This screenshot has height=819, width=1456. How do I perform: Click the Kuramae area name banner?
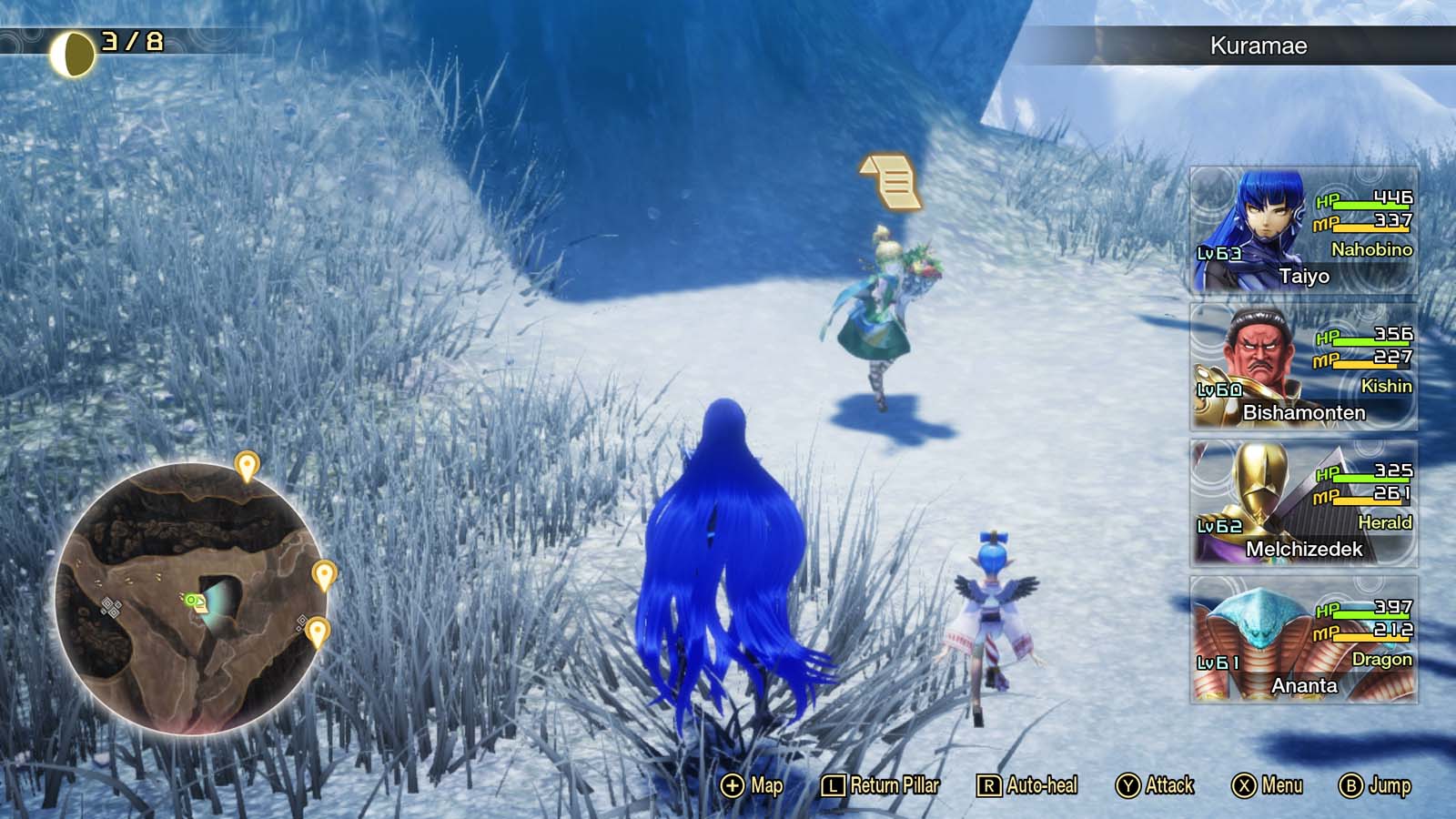[x=1259, y=43]
